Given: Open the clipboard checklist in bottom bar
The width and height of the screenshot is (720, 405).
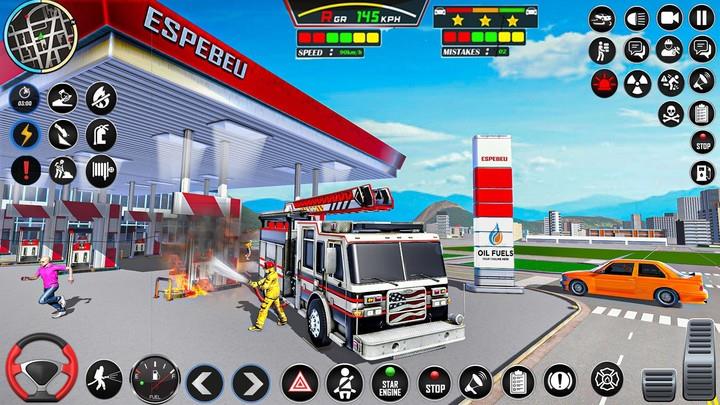Looking at the screenshot, I should click(x=517, y=381).
